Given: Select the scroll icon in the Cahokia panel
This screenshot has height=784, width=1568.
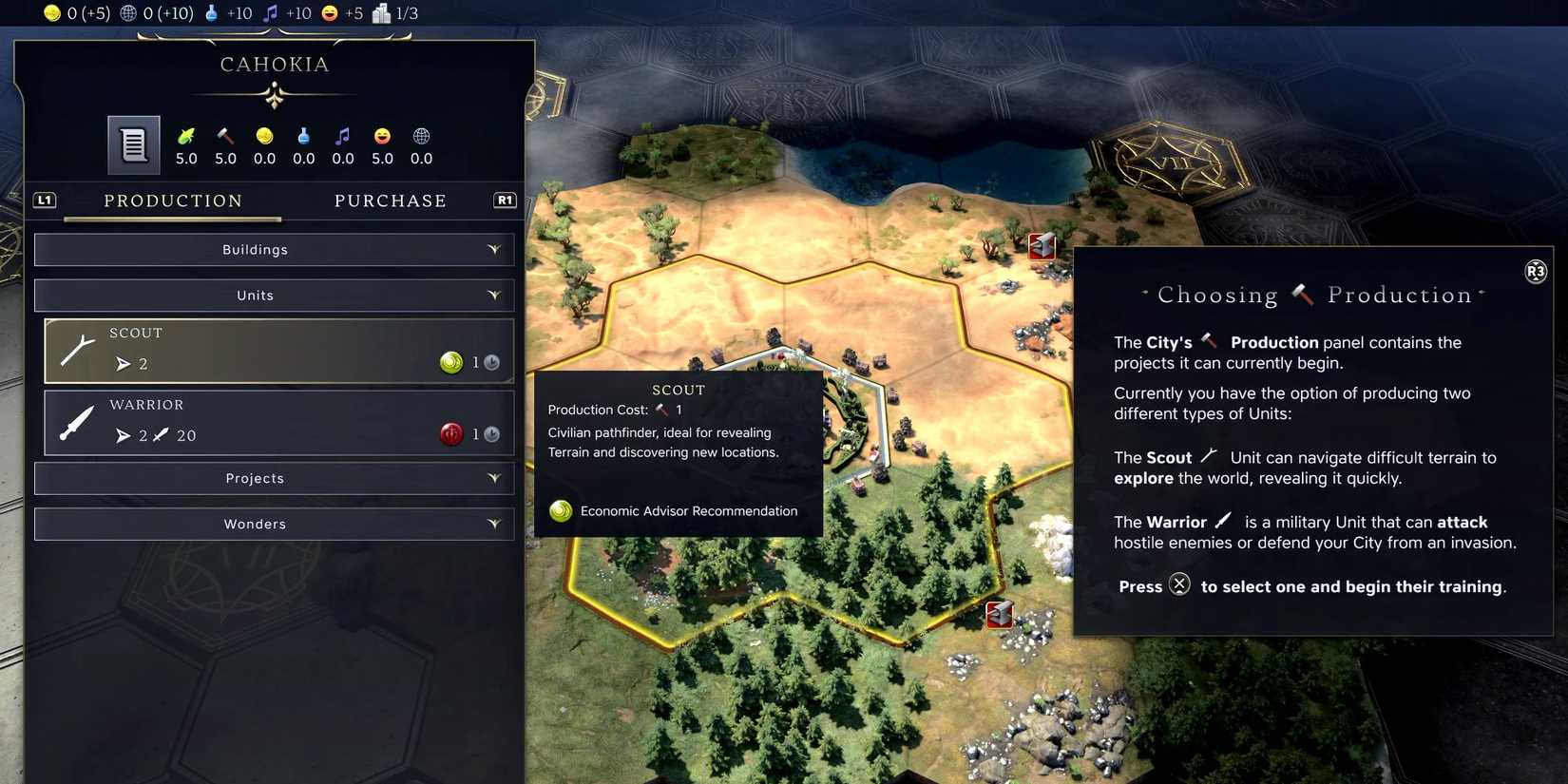Looking at the screenshot, I should pos(133,144).
